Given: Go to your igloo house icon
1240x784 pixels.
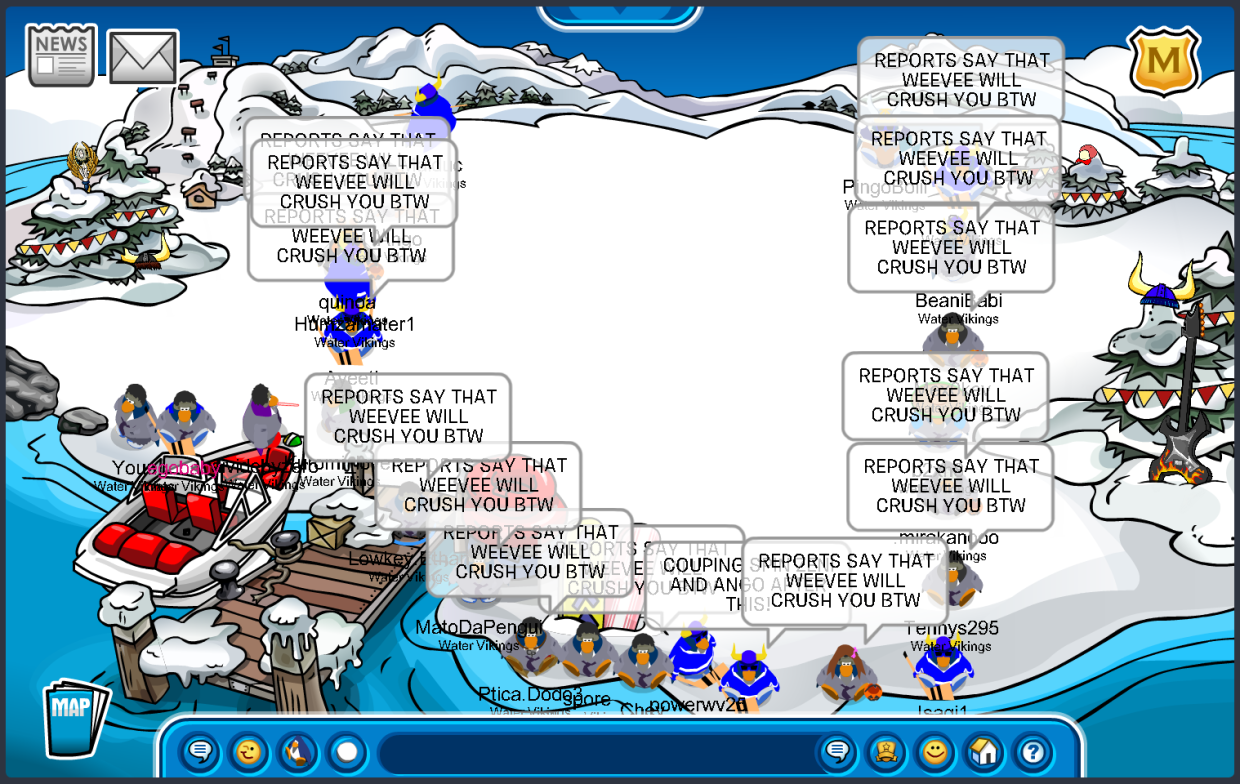Looking at the screenshot, I should (984, 751).
